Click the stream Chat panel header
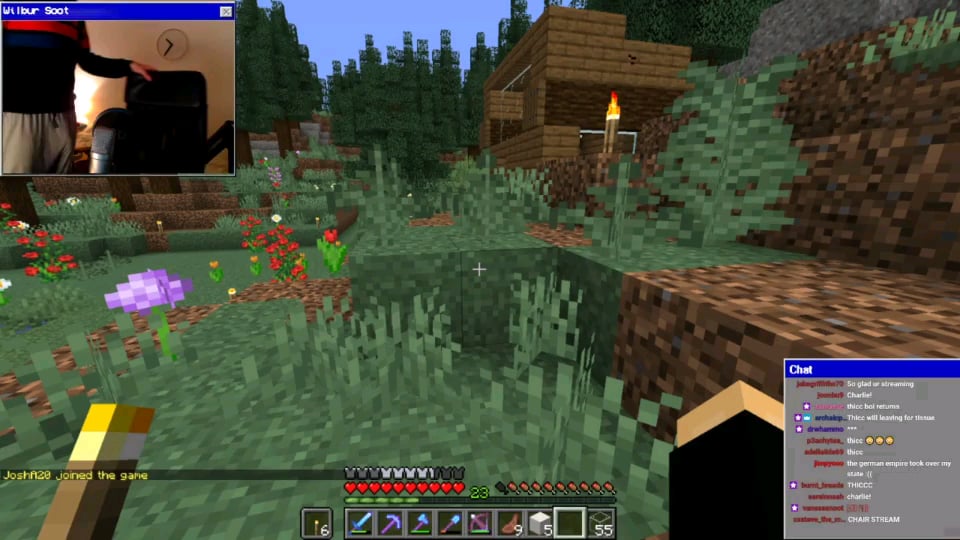The height and width of the screenshot is (540, 960). point(871,369)
